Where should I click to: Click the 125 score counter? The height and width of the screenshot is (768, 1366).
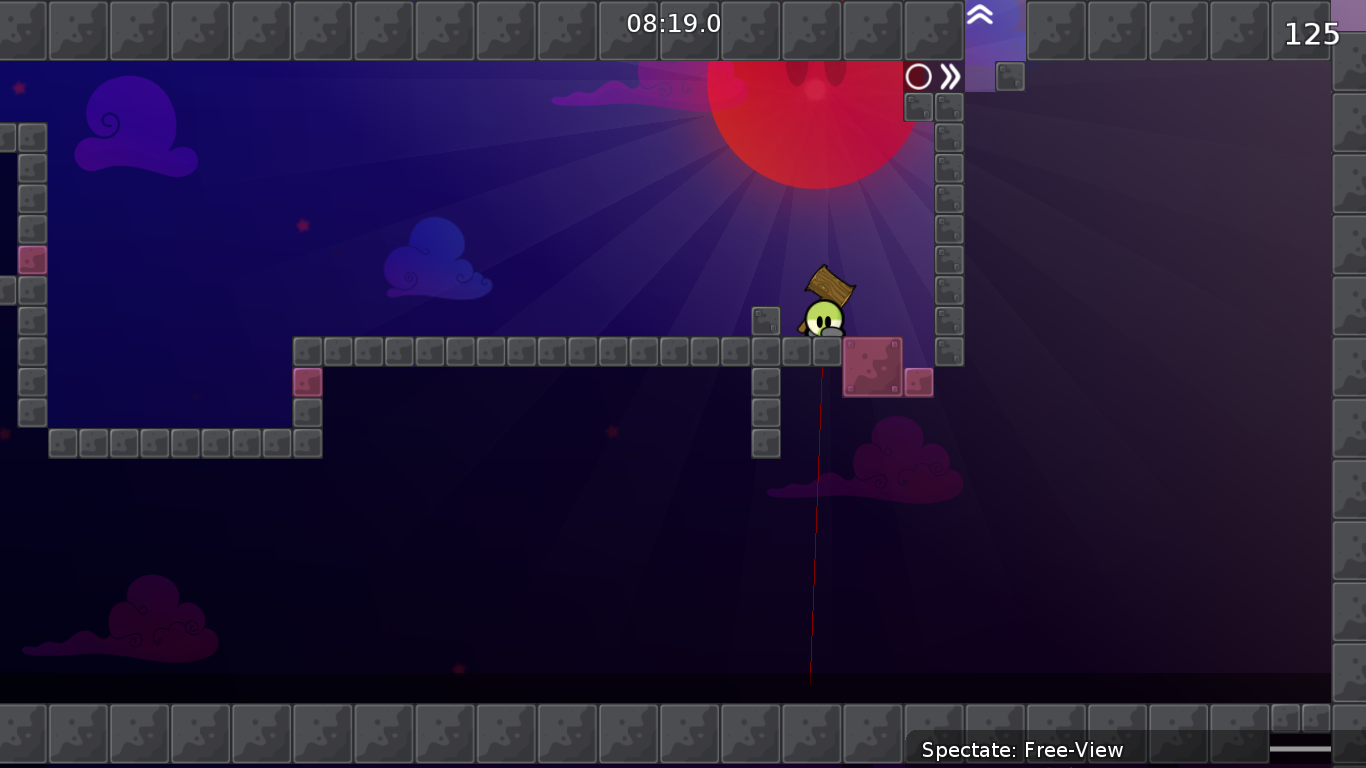click(x=1311, y=34)
